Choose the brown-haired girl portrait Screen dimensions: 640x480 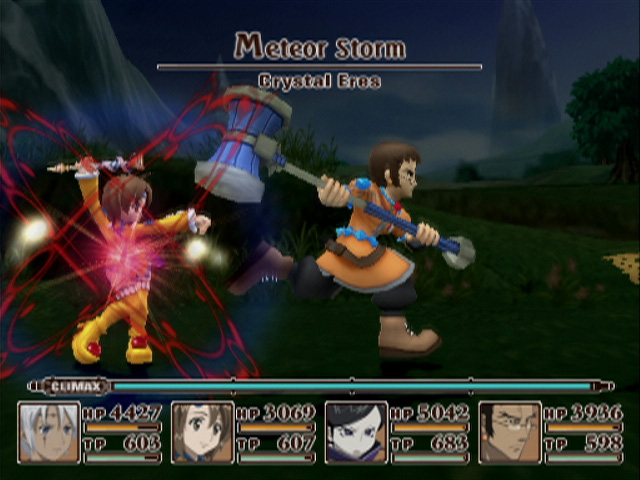(203, 432)
